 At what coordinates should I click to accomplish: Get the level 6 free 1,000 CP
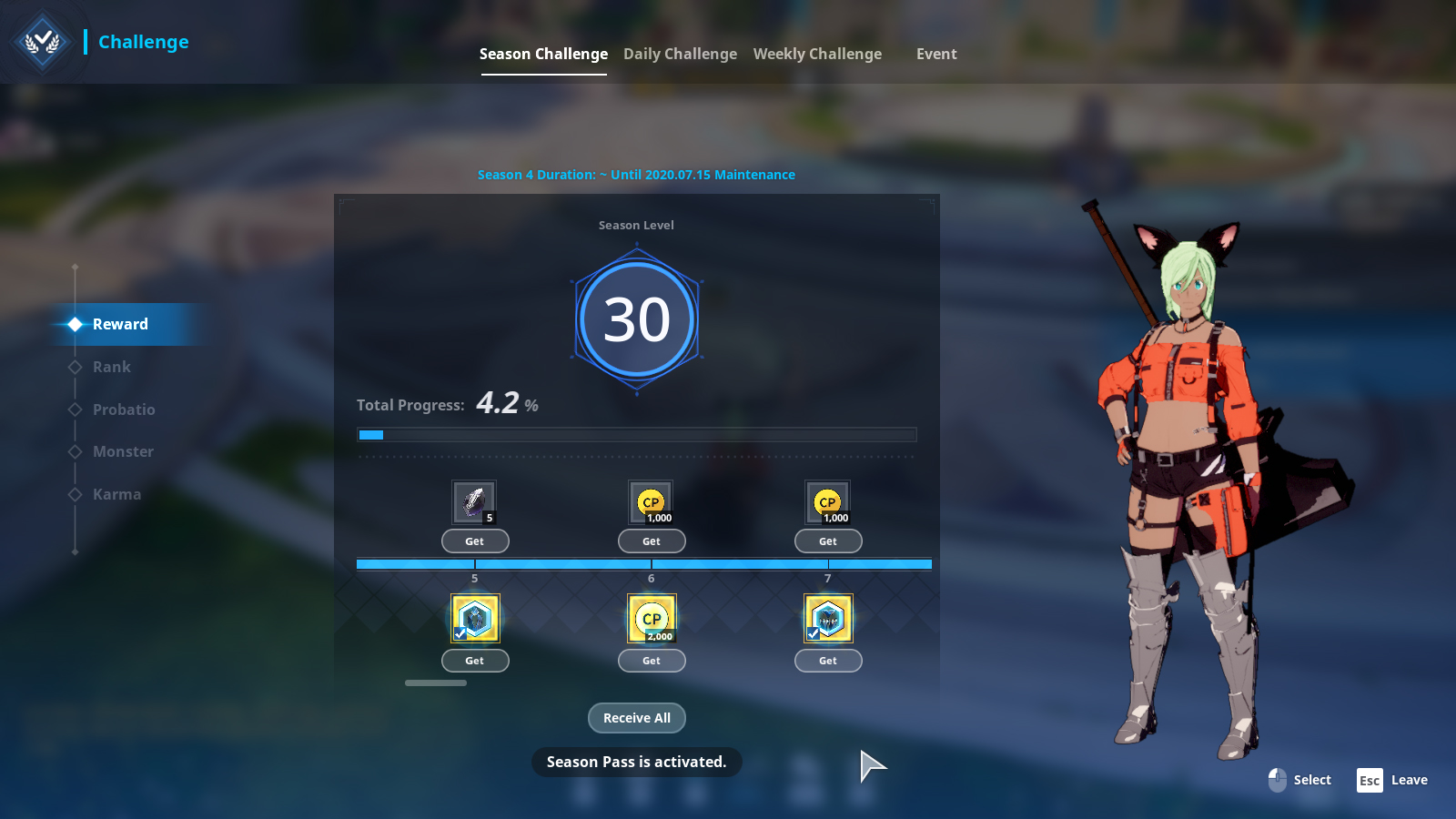click(x=652, y=541)
